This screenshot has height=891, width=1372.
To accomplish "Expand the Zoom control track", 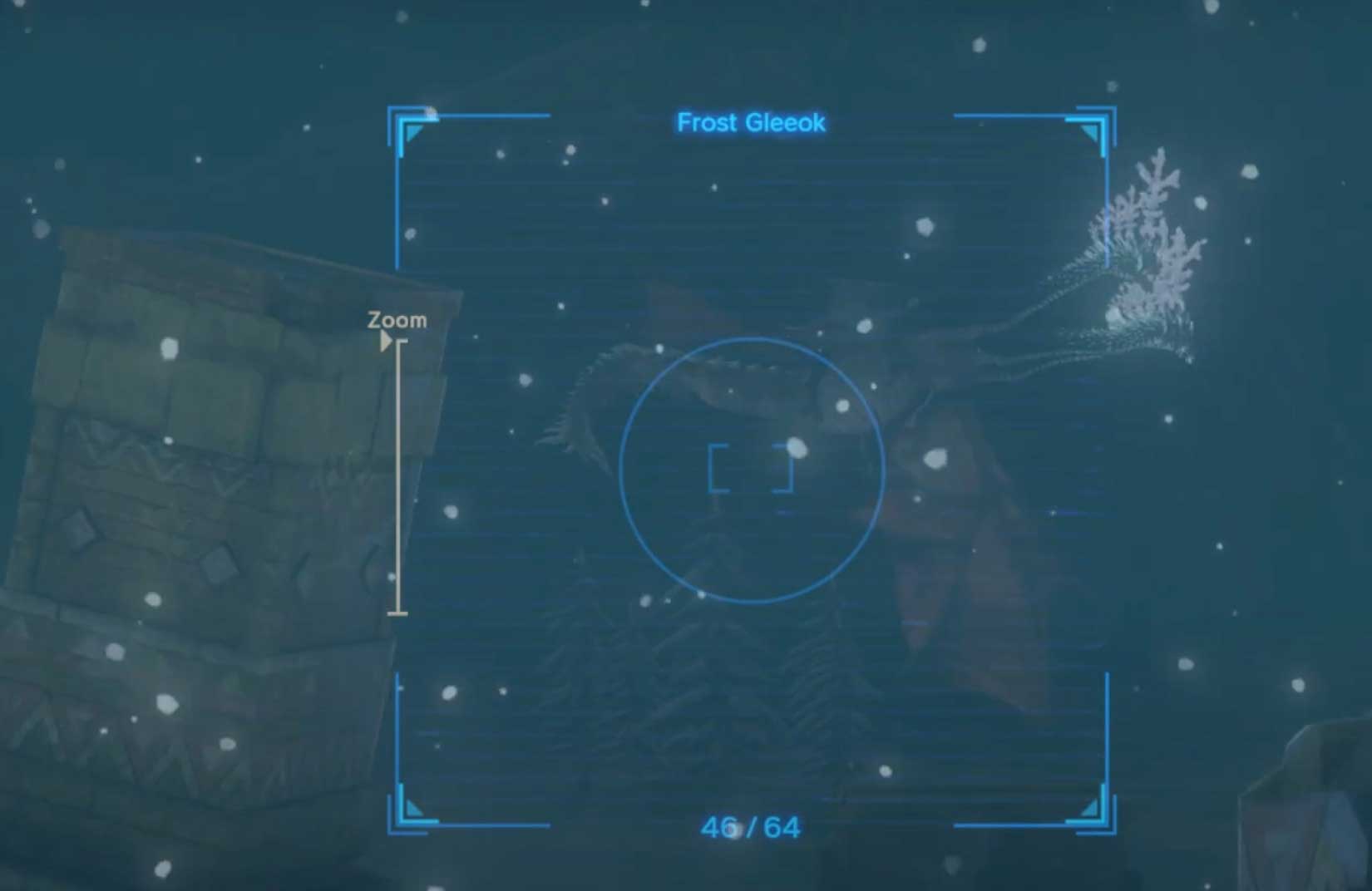I will coord(401,478).
